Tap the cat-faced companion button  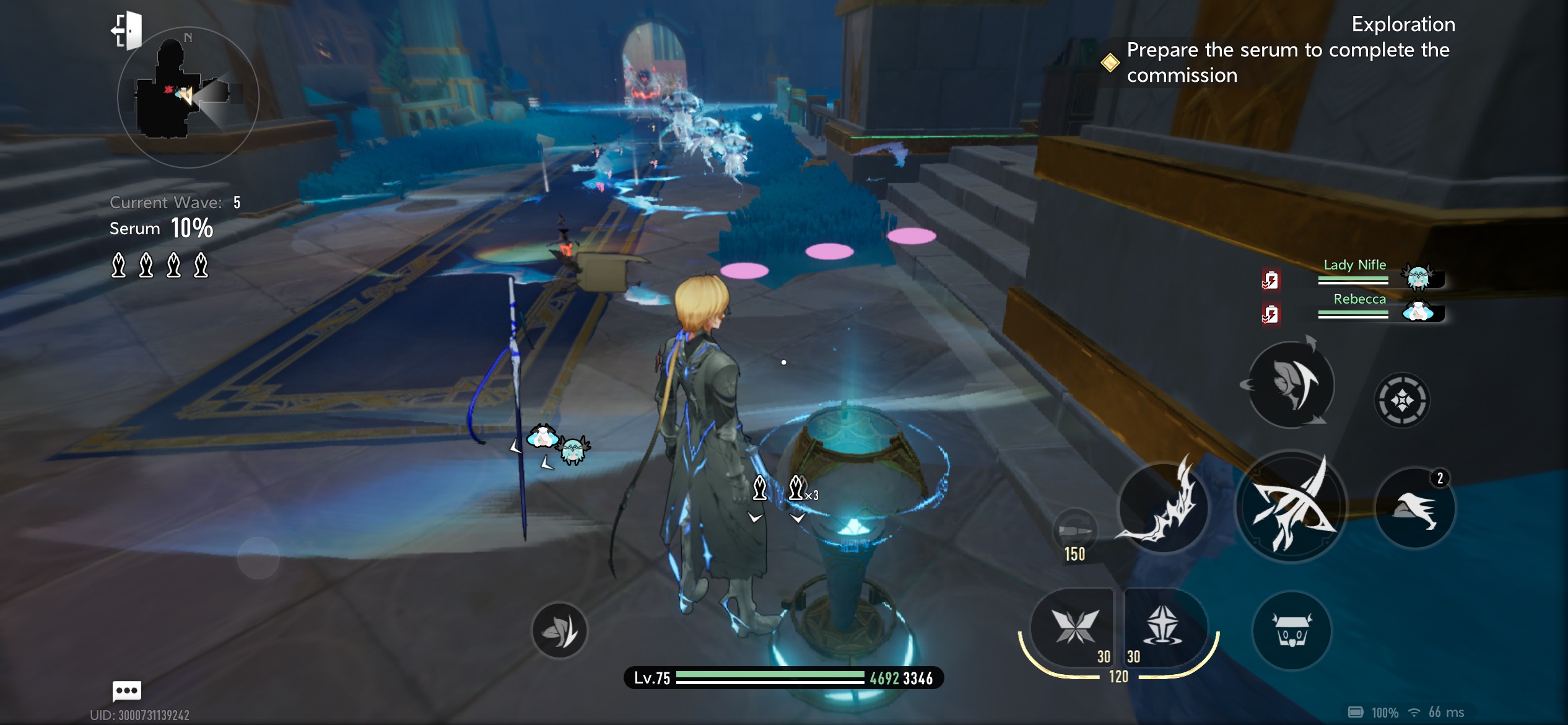point(1291,631)
